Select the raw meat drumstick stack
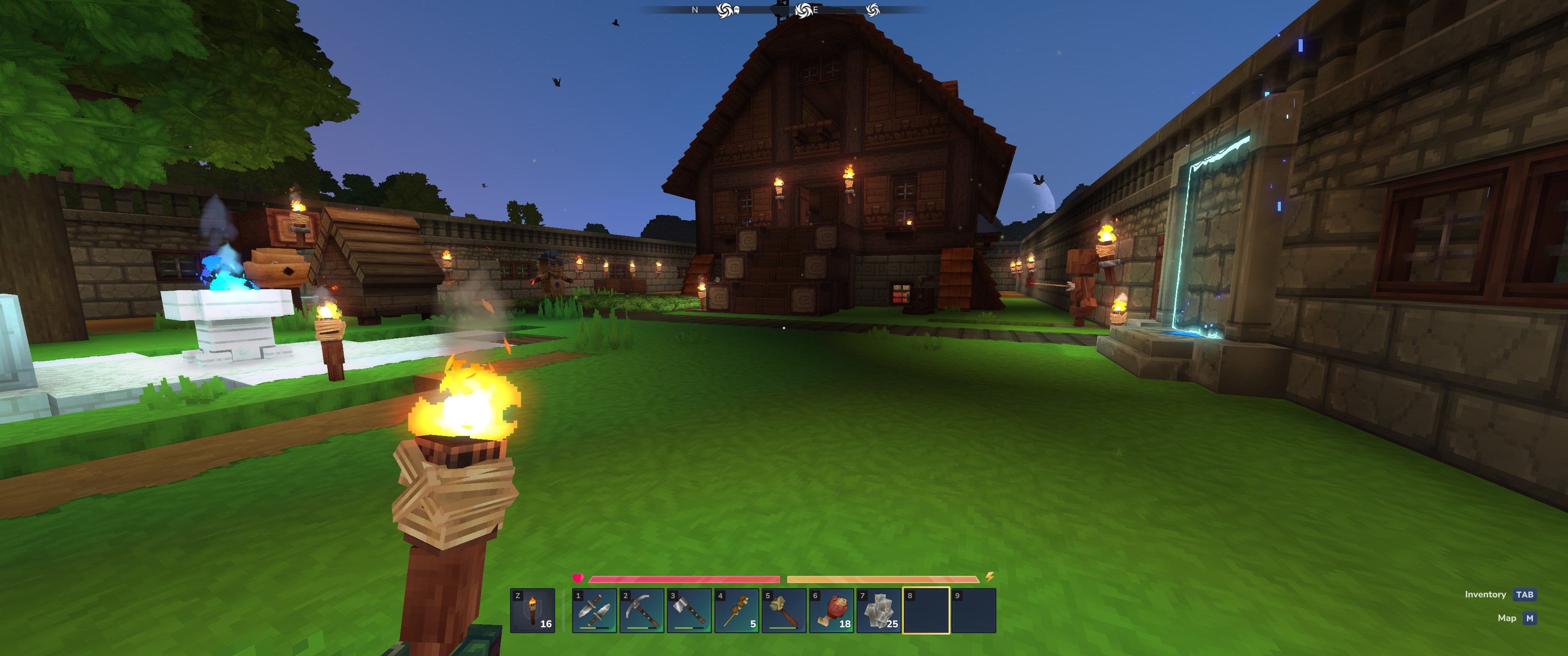This screenshot has width=1568, height=656. coord(831,610)
